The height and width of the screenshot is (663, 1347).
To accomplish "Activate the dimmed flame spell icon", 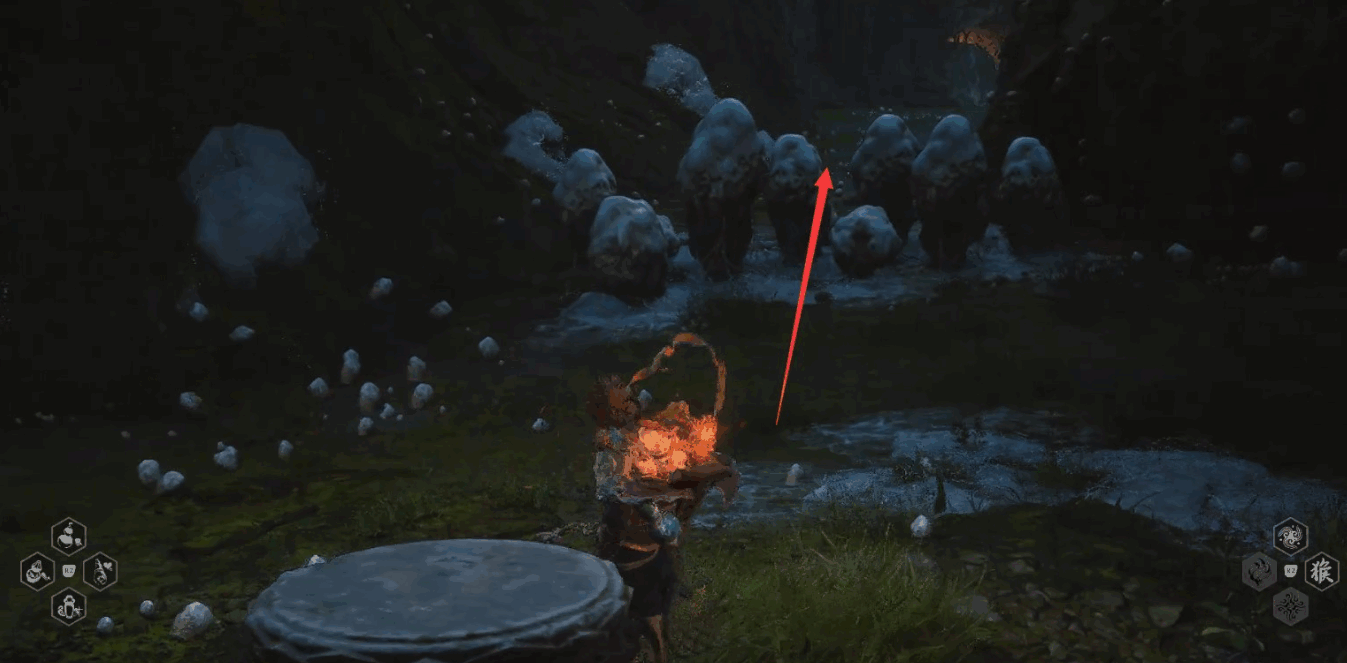I will (1259, 572).
